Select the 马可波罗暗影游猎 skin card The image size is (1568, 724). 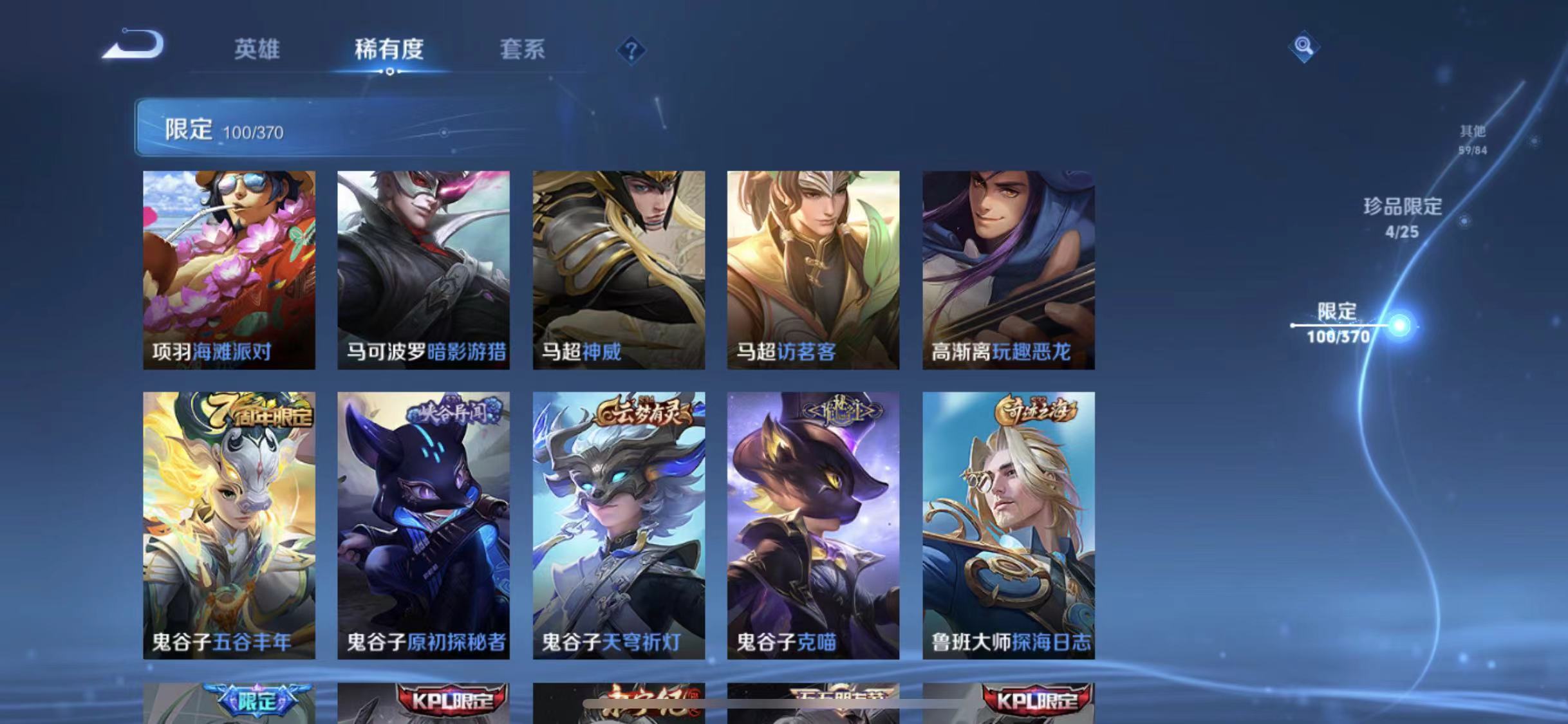click(x=424, y=270)
